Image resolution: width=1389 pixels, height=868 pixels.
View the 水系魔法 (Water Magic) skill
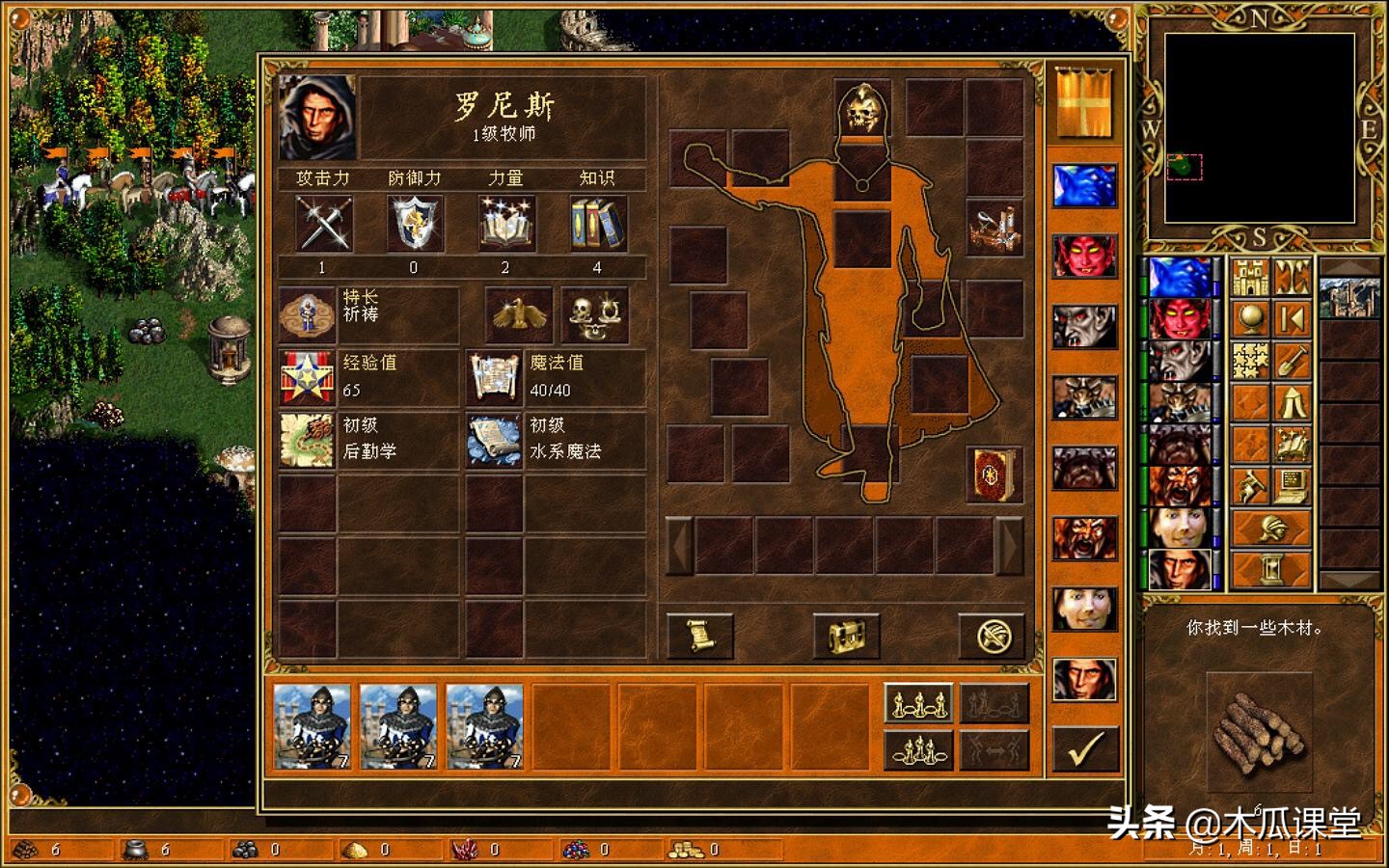pos(494,440)
